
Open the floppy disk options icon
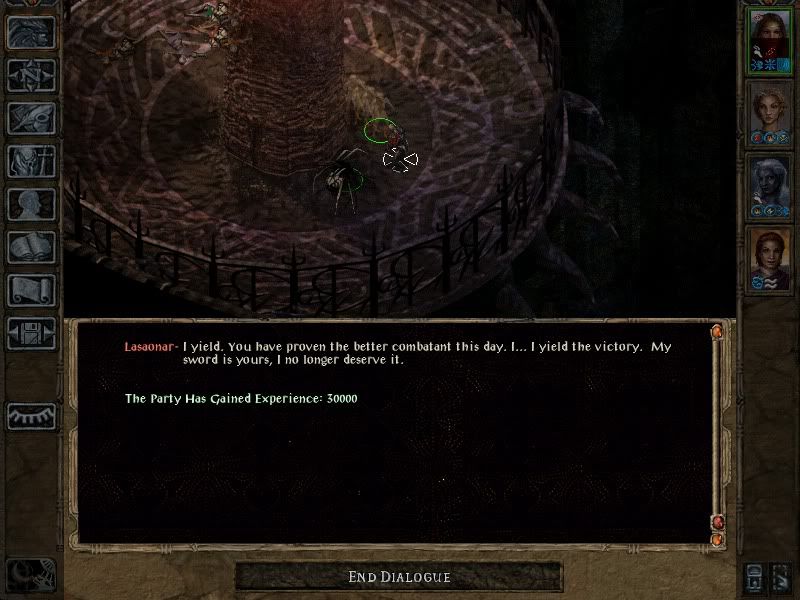31,333
